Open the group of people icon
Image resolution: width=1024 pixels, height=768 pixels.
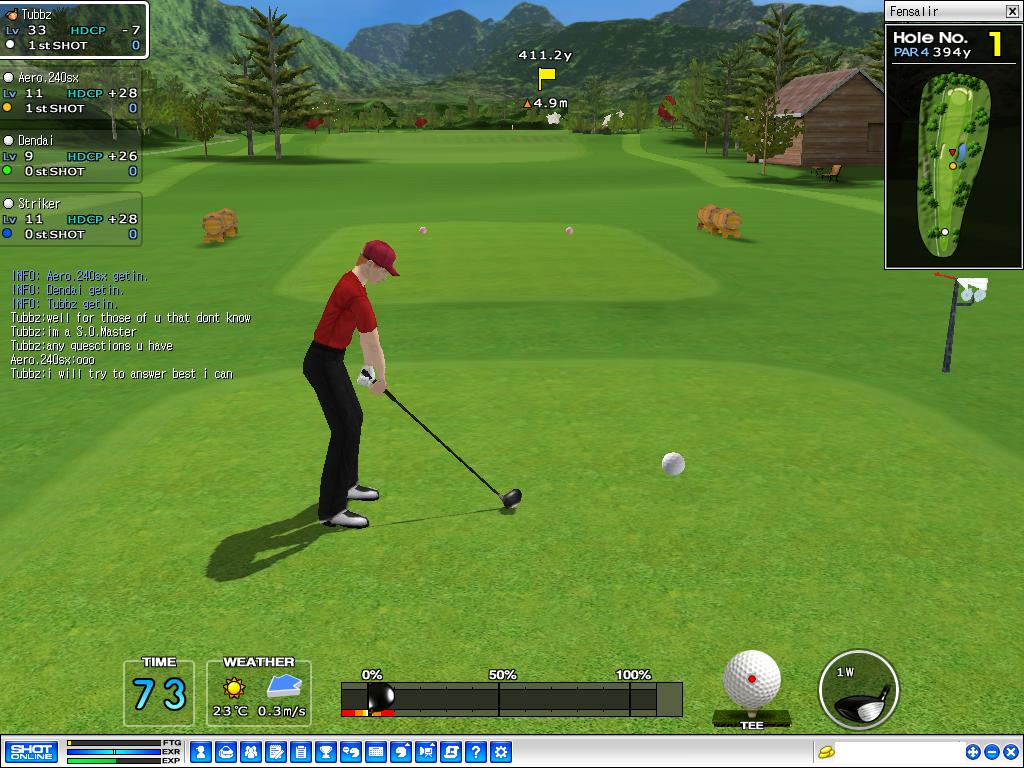[251, 752]
